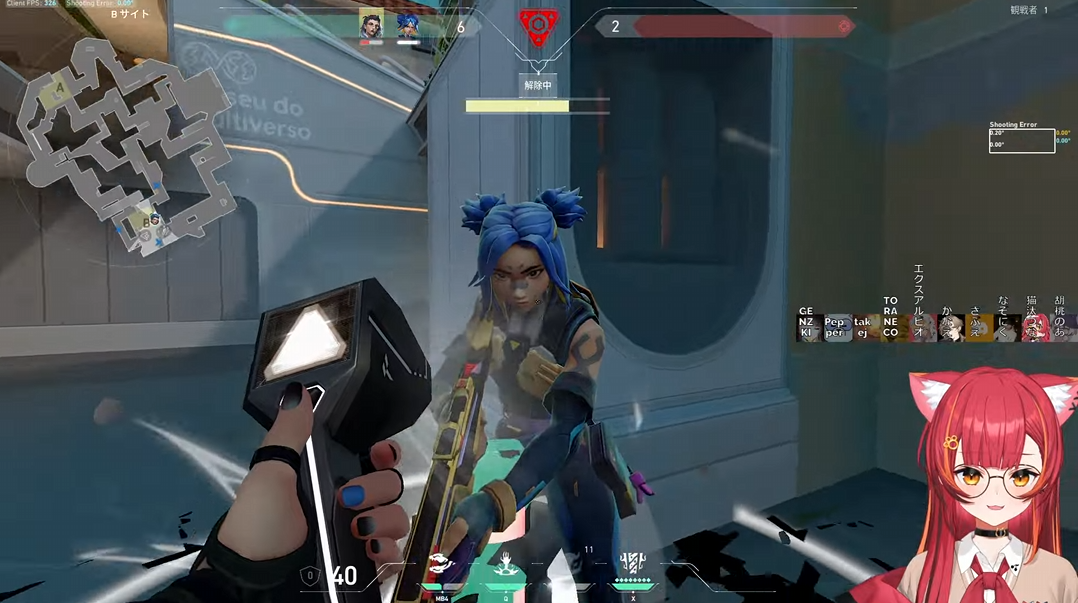This screenshot has height=603, width=1078.
Task: Click the Pepper player avatar
Action: pos(836,328)
